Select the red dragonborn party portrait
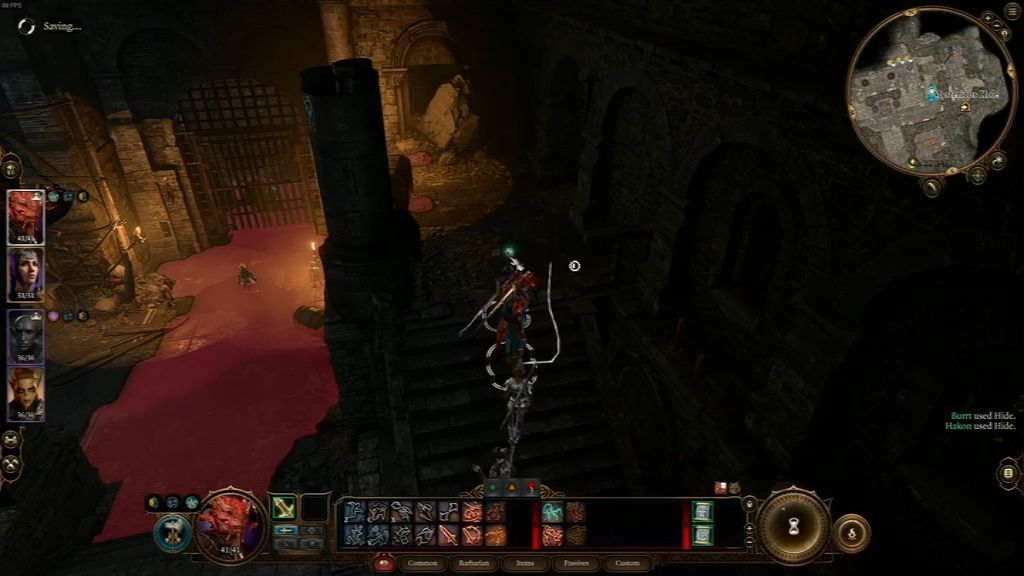 pos(25,217)
